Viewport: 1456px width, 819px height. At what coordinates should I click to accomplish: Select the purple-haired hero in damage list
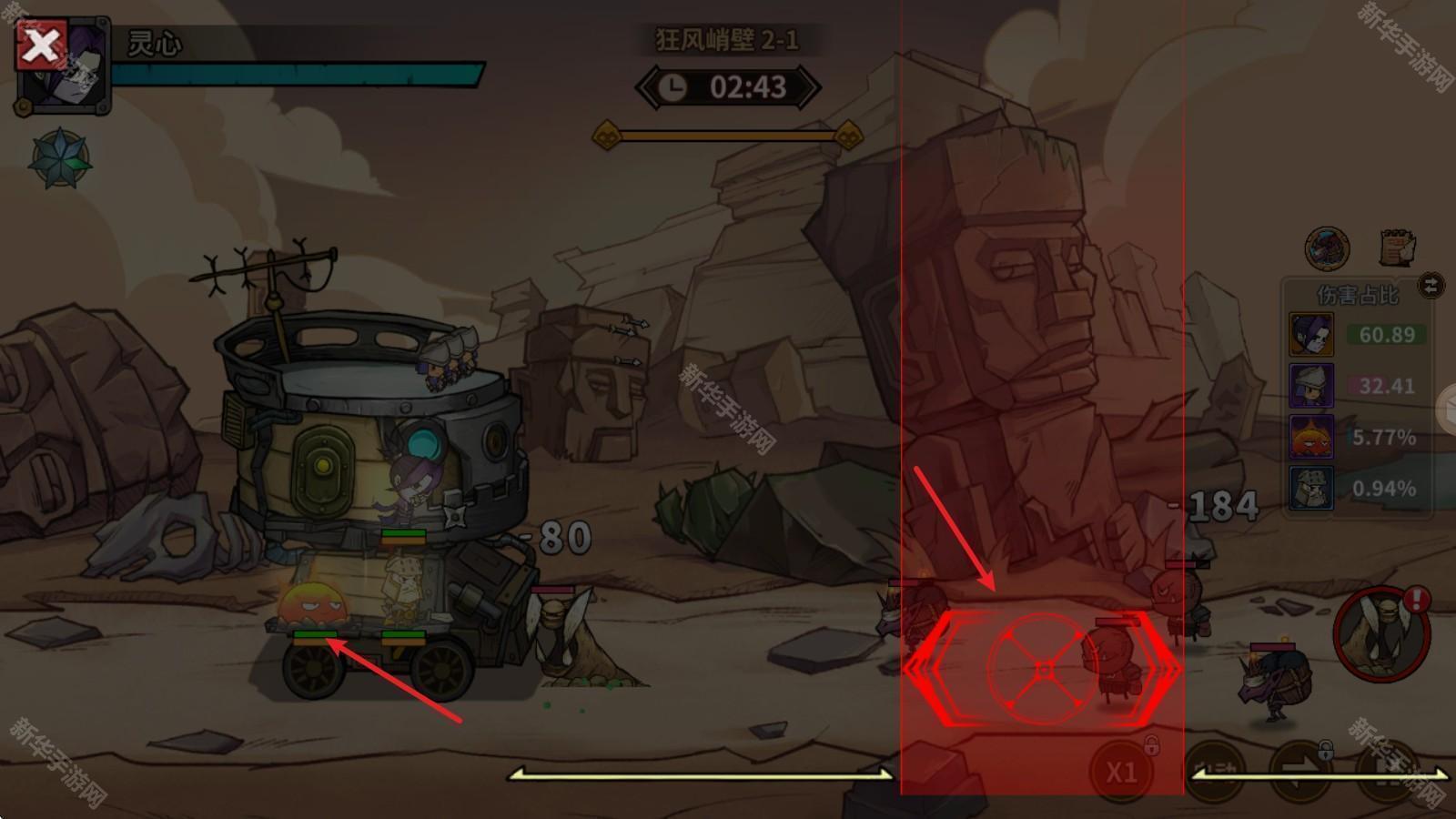click(x=1311, y=334)
